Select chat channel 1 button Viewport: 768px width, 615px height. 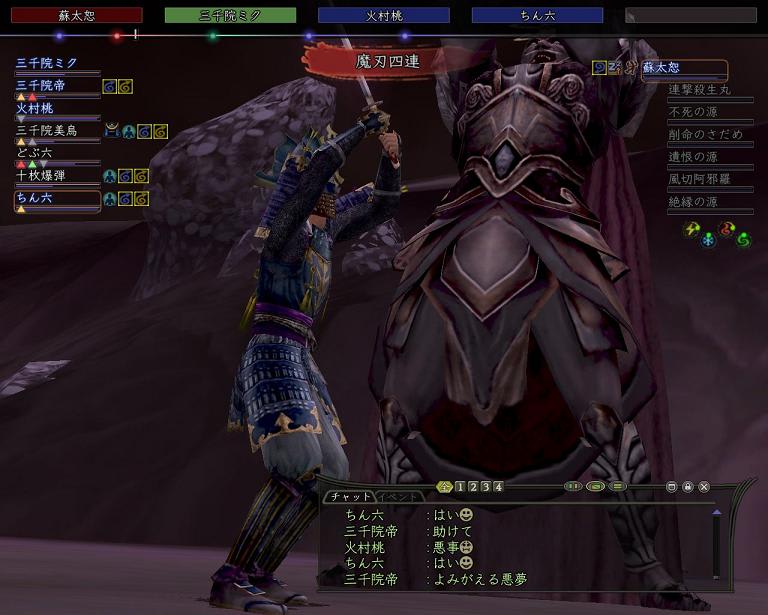coord(459,487)
